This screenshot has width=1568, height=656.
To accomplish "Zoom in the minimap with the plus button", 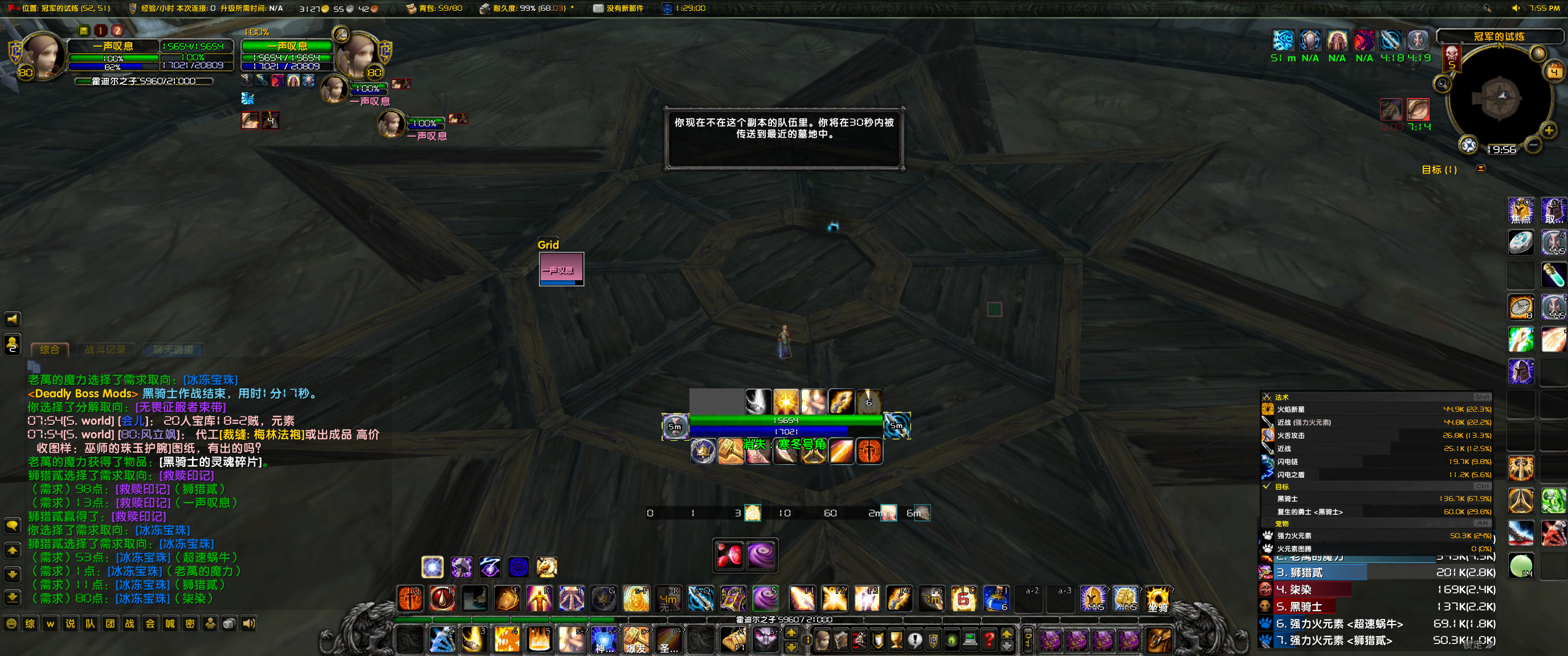I will click(1549, 129).
